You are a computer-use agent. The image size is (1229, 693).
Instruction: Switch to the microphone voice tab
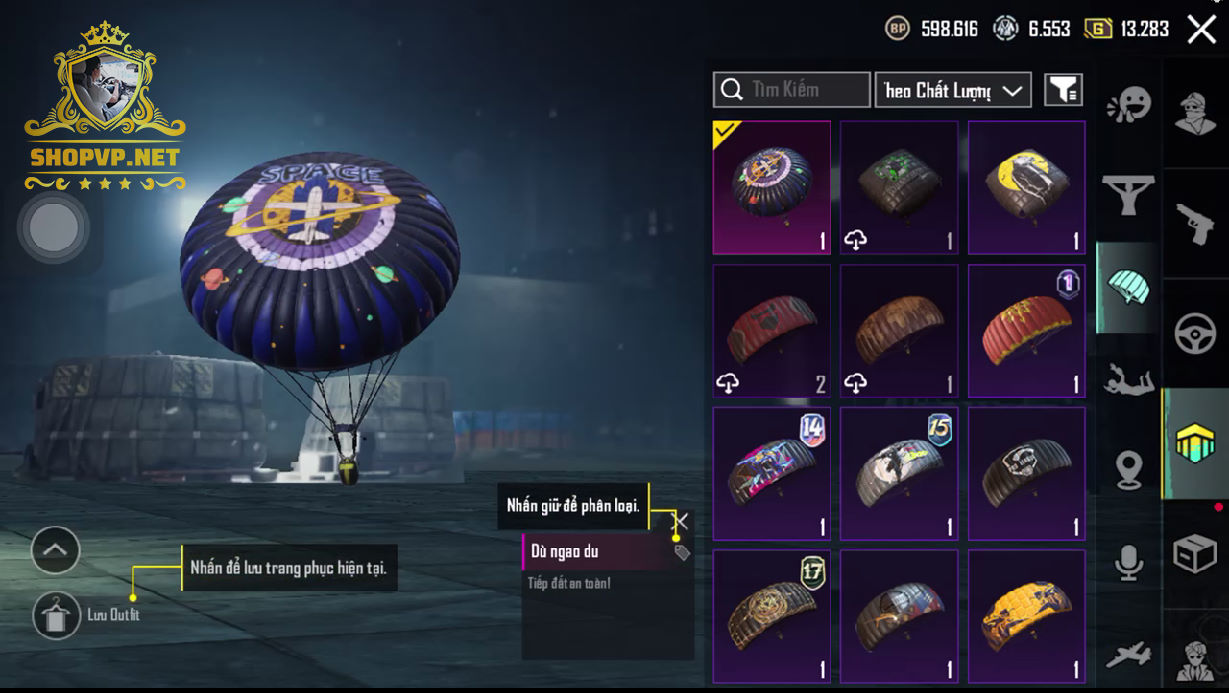tap(1128, 564)
